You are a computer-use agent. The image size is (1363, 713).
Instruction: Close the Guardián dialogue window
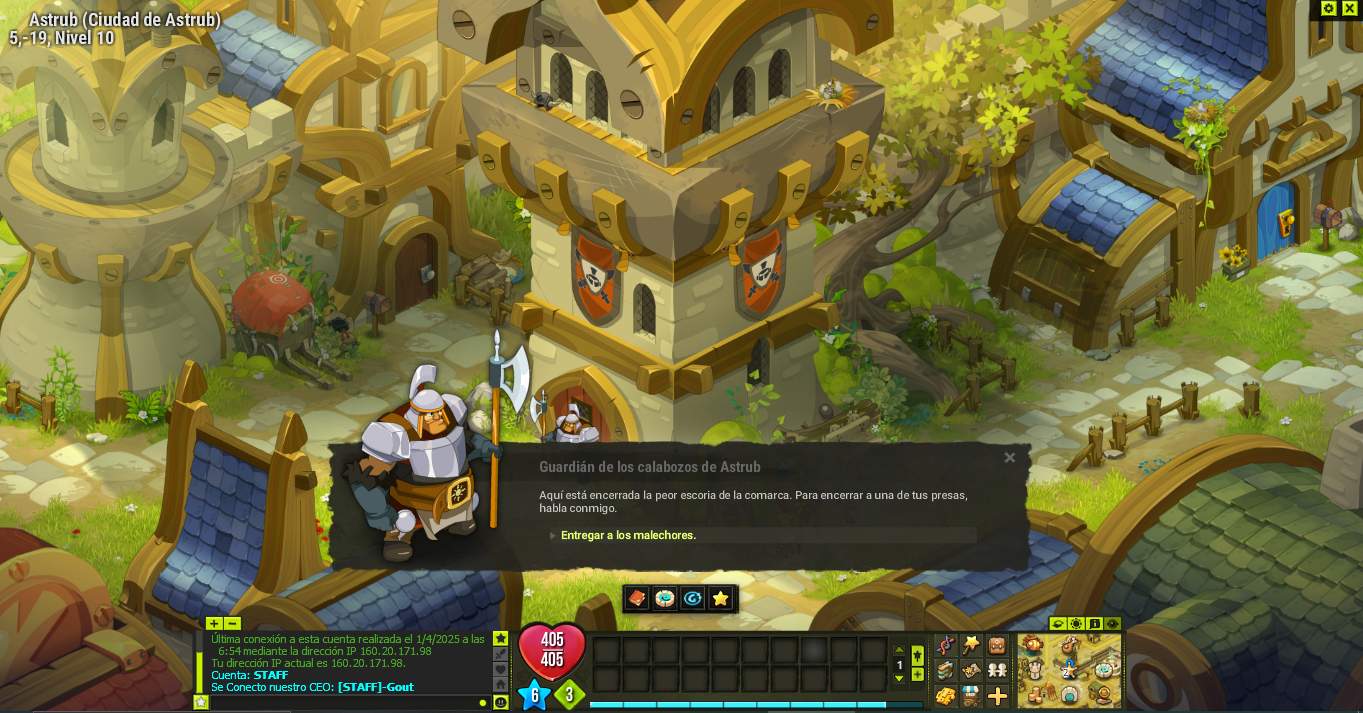1010,458
